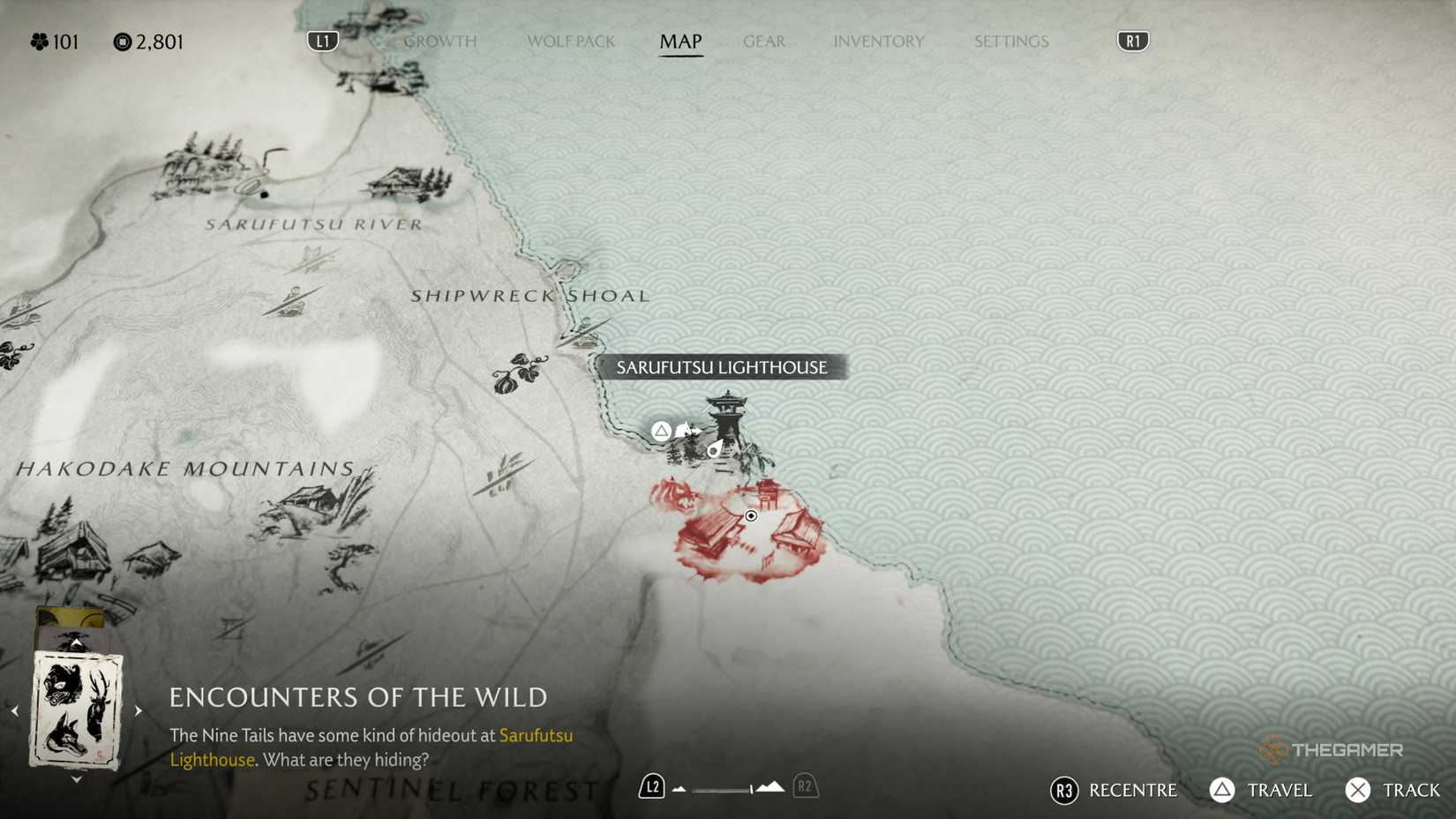Click the L1 shoulder button icon in the top bar

point(321,41)
